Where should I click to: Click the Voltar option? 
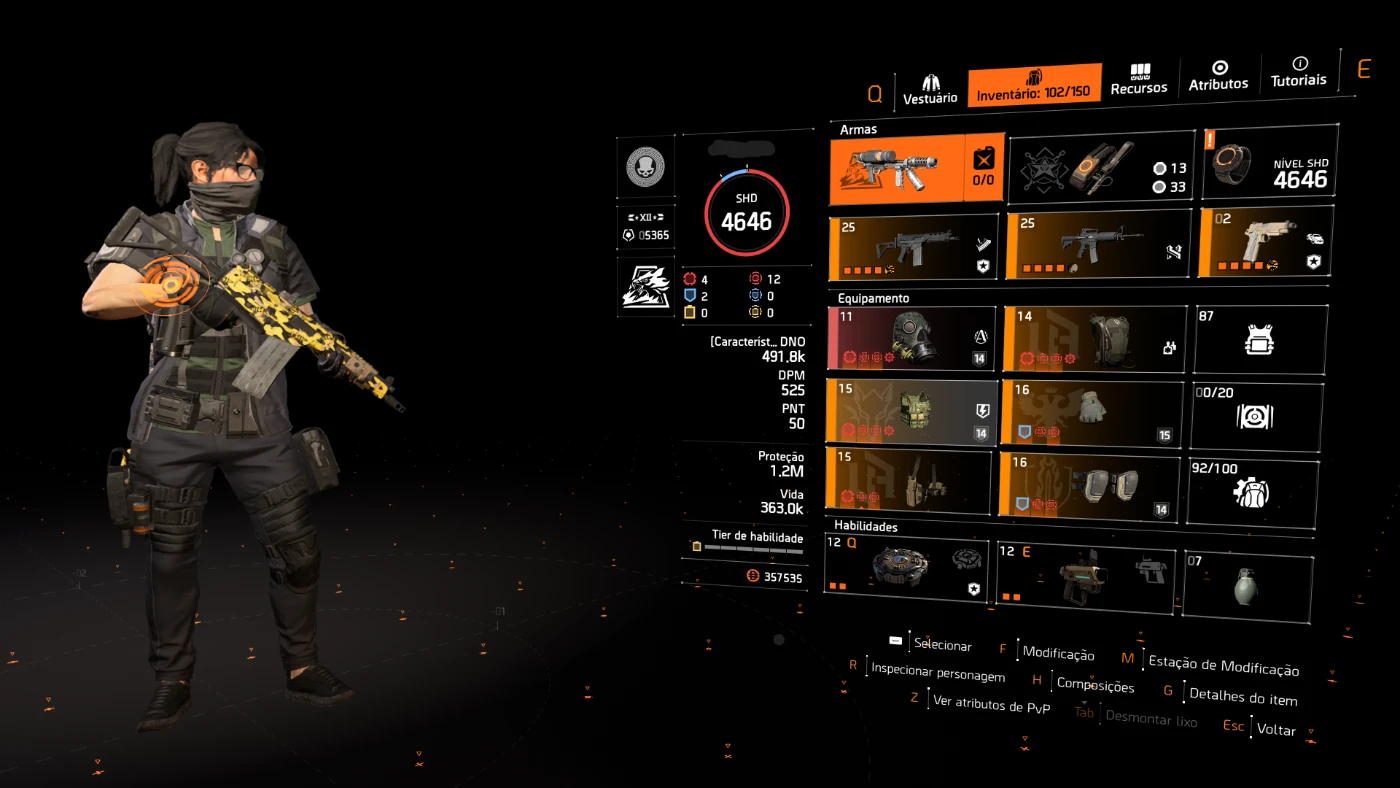pos(1276,730)
